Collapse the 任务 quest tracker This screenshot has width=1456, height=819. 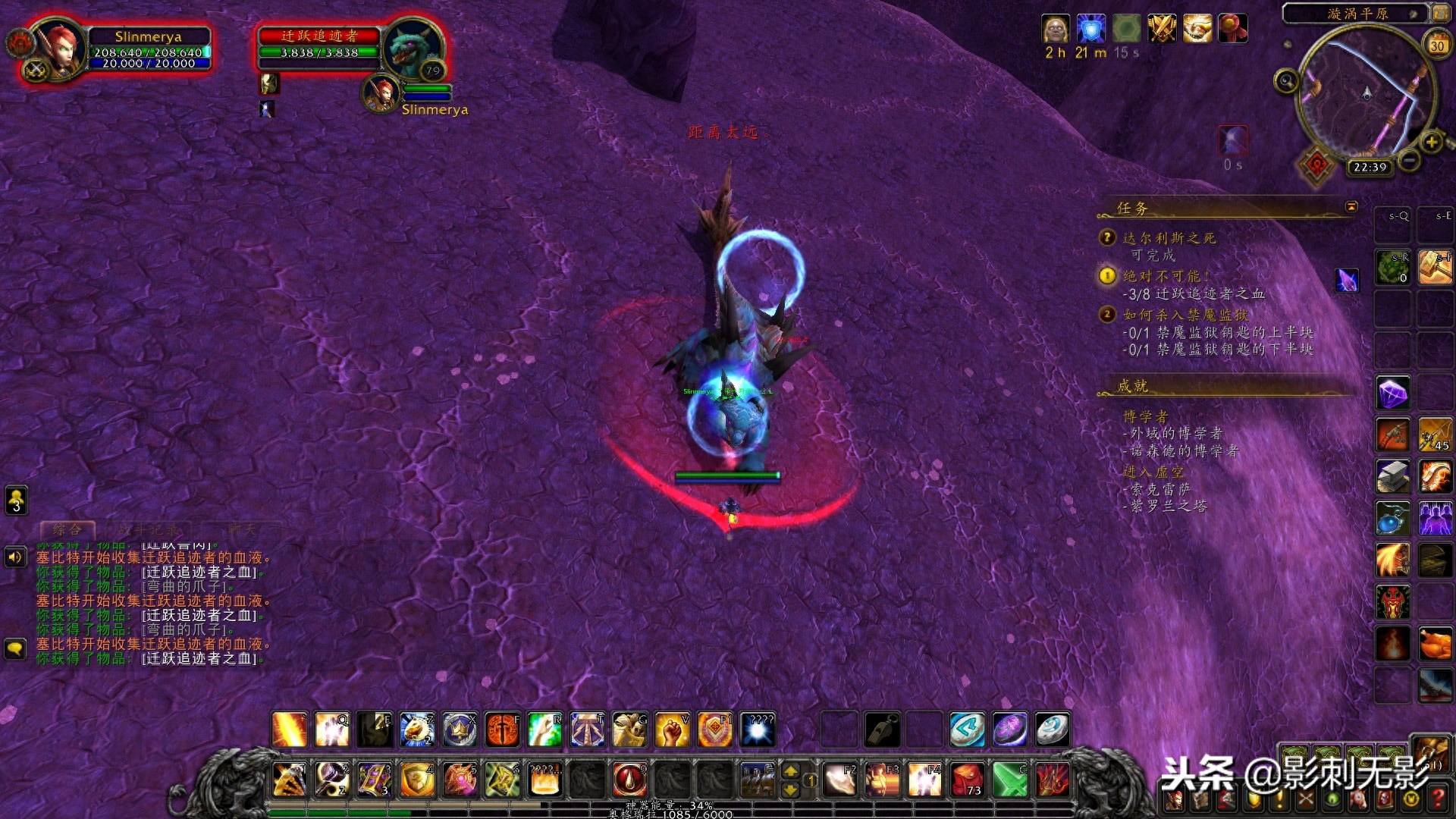(x=1351, y=206)
